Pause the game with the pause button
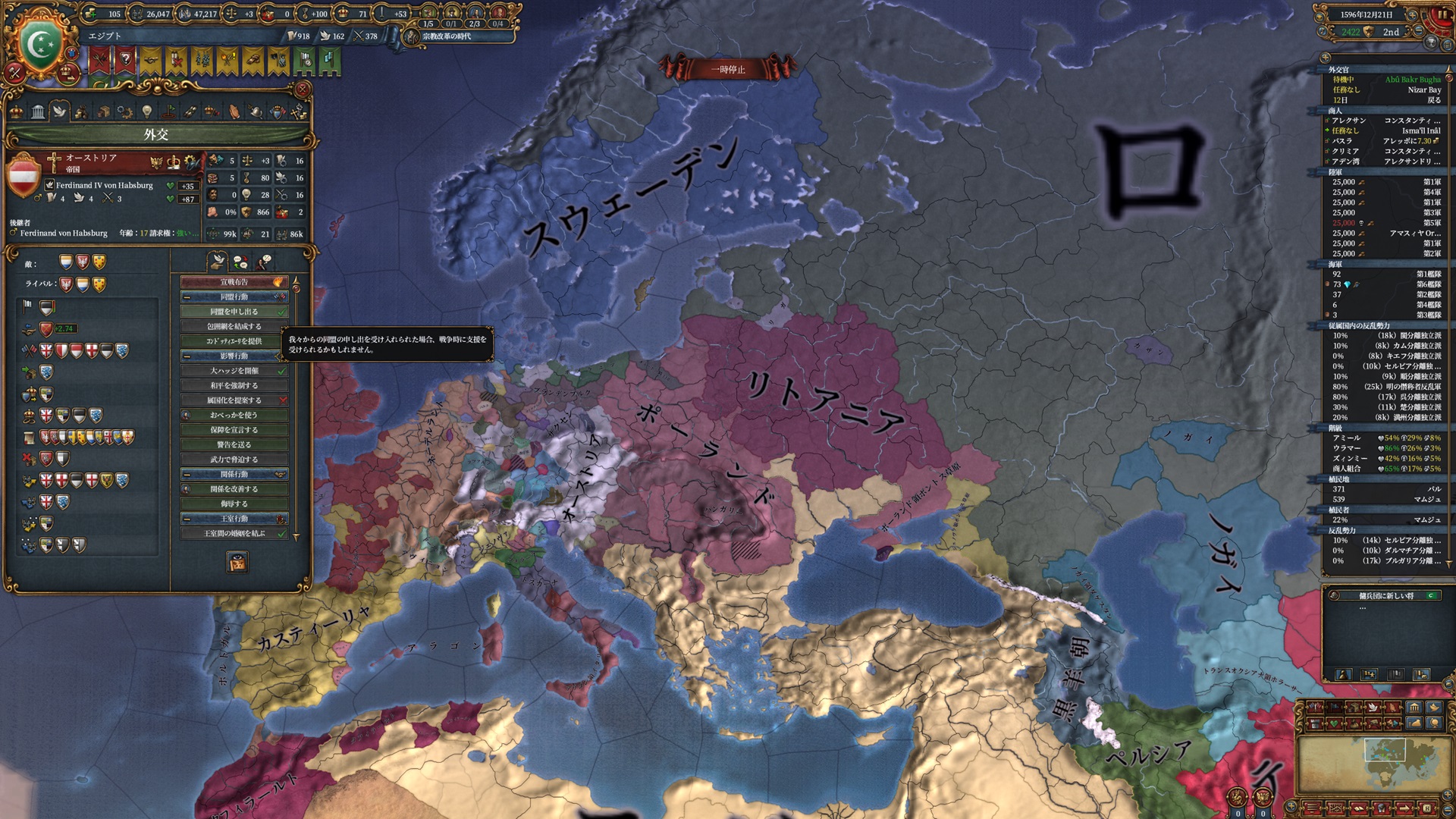Viewport: 1456px width, 819px height. (x=1442, y=14)
